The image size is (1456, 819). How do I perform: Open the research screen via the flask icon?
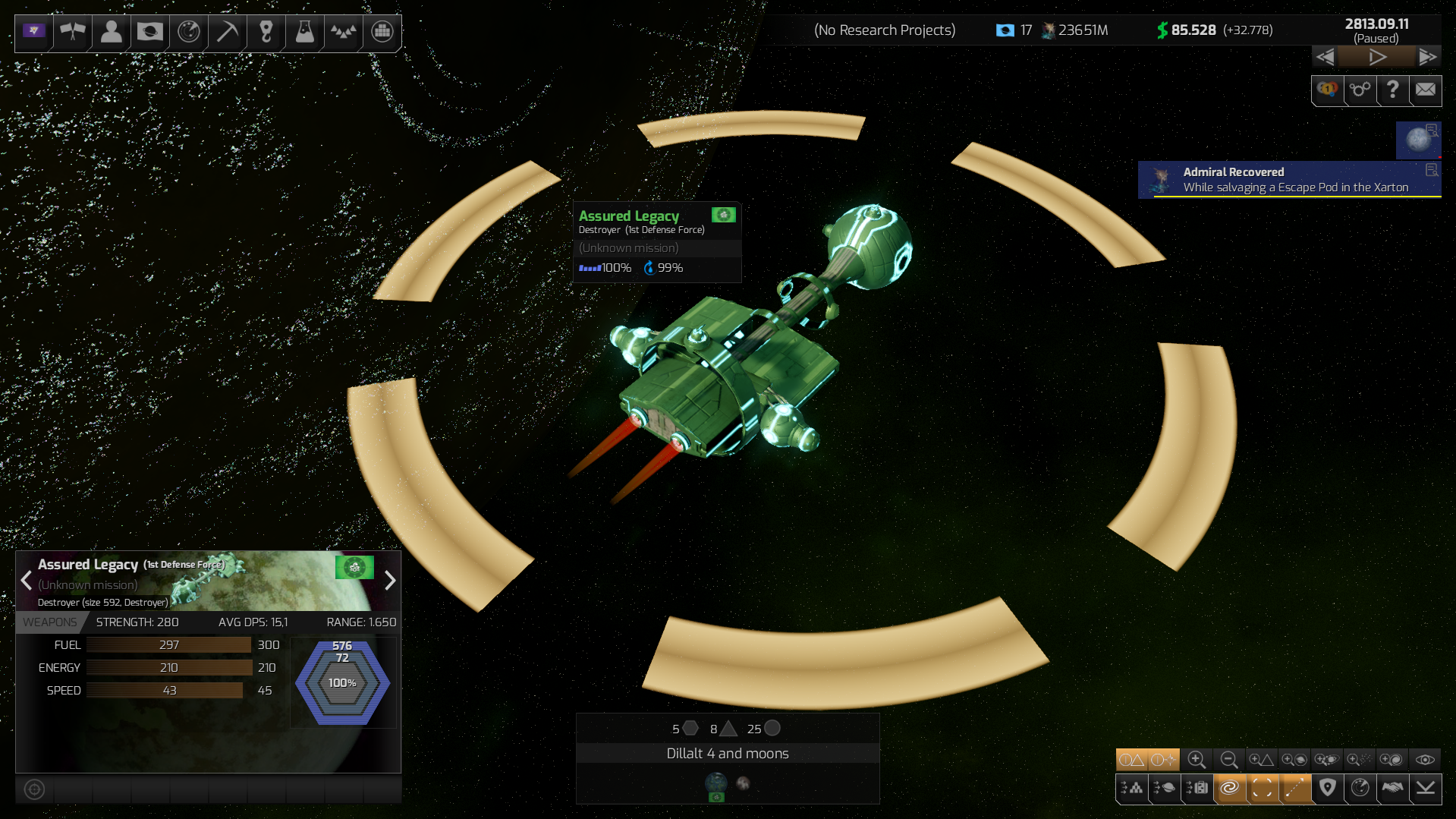pos(304,33)
